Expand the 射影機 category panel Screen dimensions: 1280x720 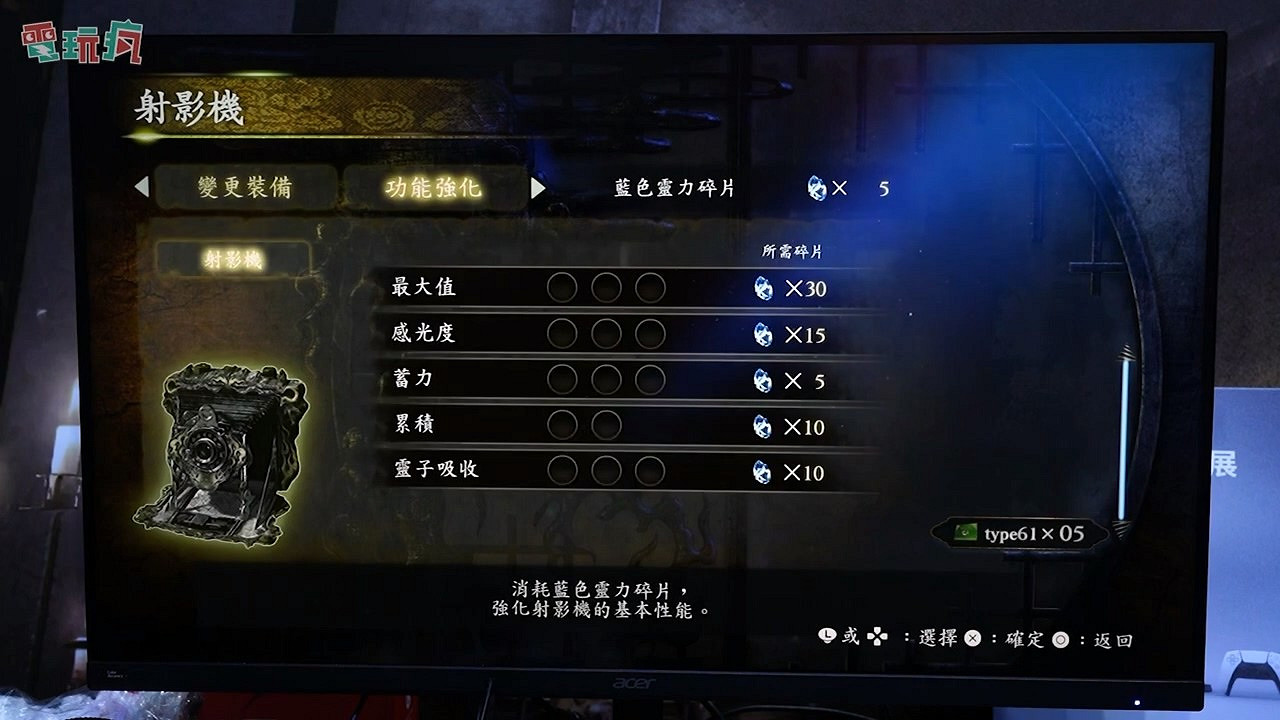click(232, 257)
